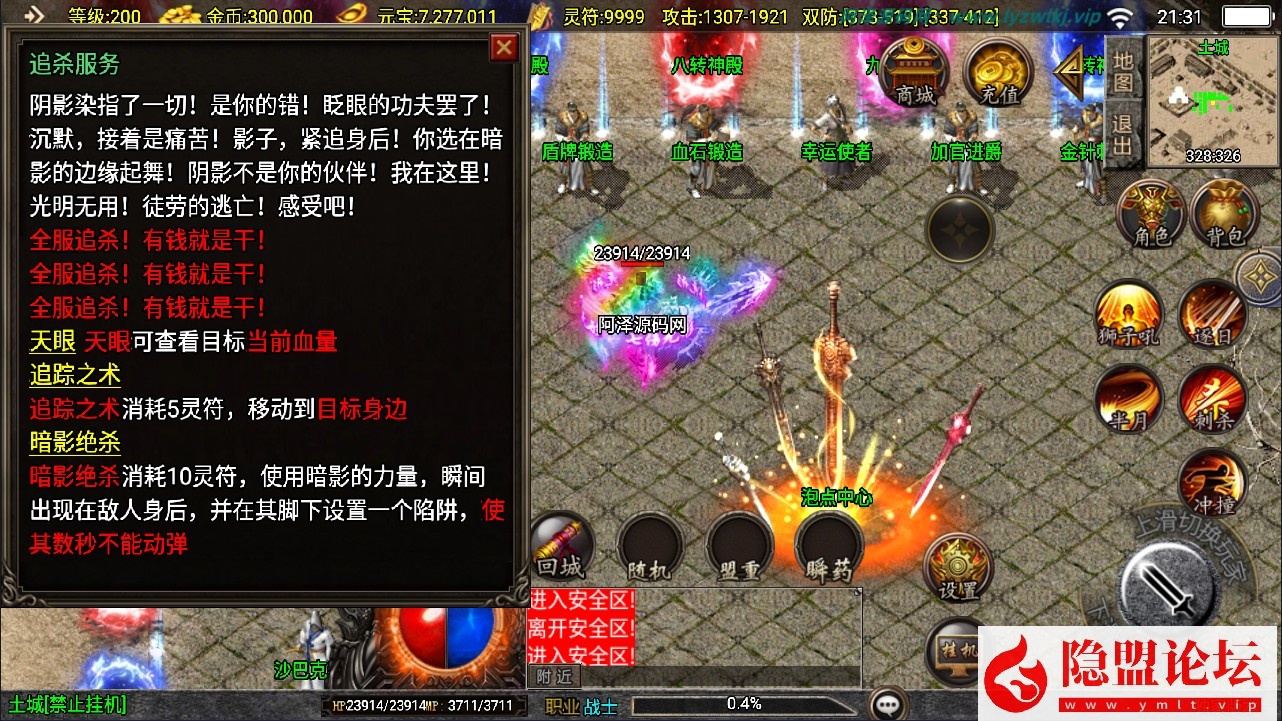
Task: Open the 天眼 link in quest dialog
Action: (x=51, y=341)
